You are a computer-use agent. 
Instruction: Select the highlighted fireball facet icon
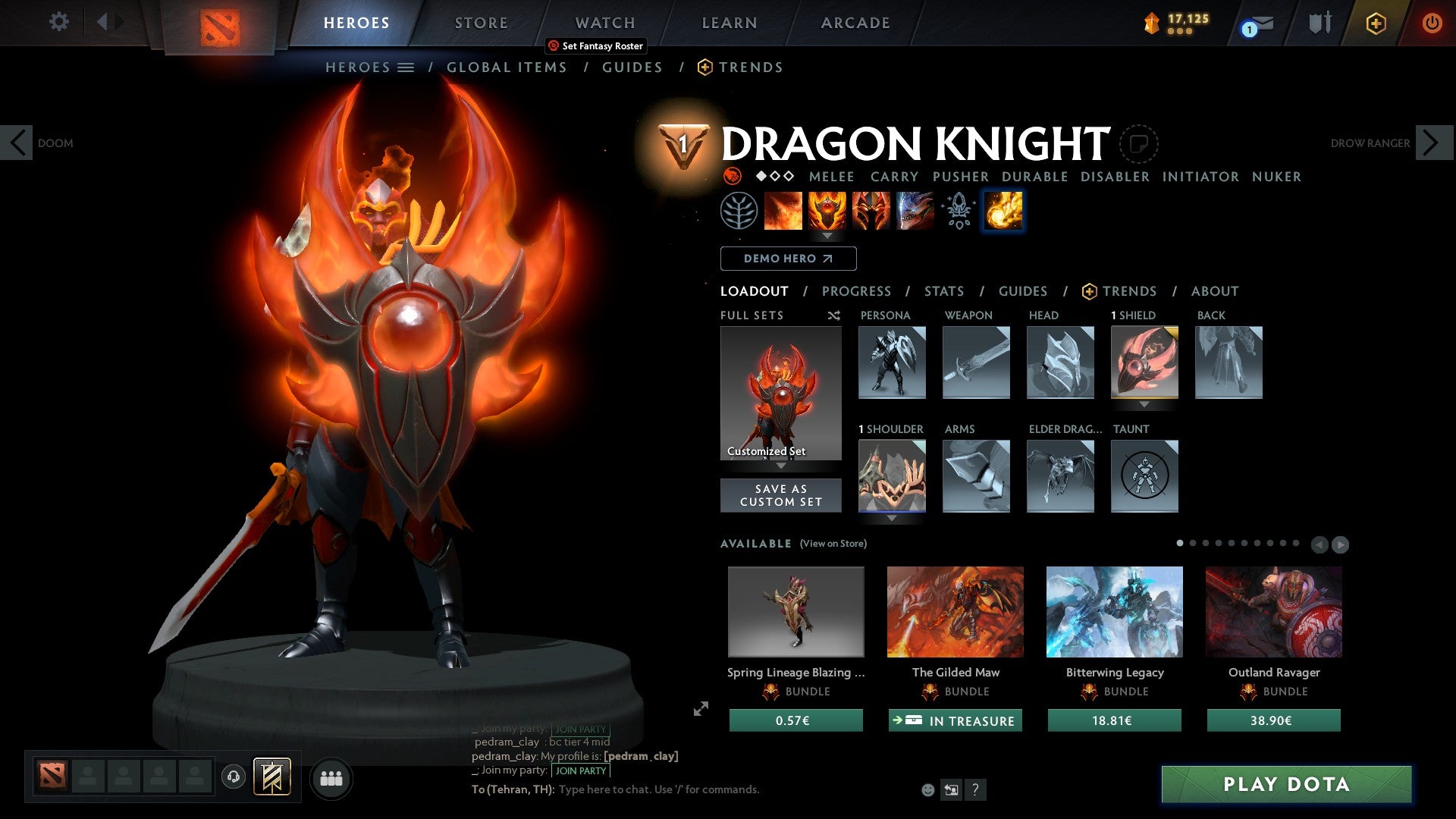point(1002,210)
